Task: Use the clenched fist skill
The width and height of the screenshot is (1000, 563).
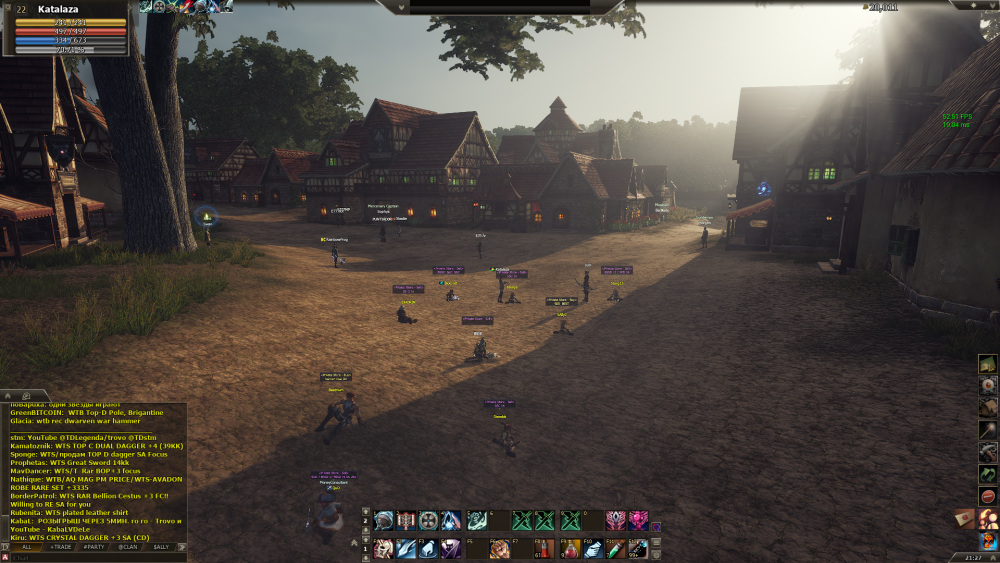Action: click(x=498, y=548)
